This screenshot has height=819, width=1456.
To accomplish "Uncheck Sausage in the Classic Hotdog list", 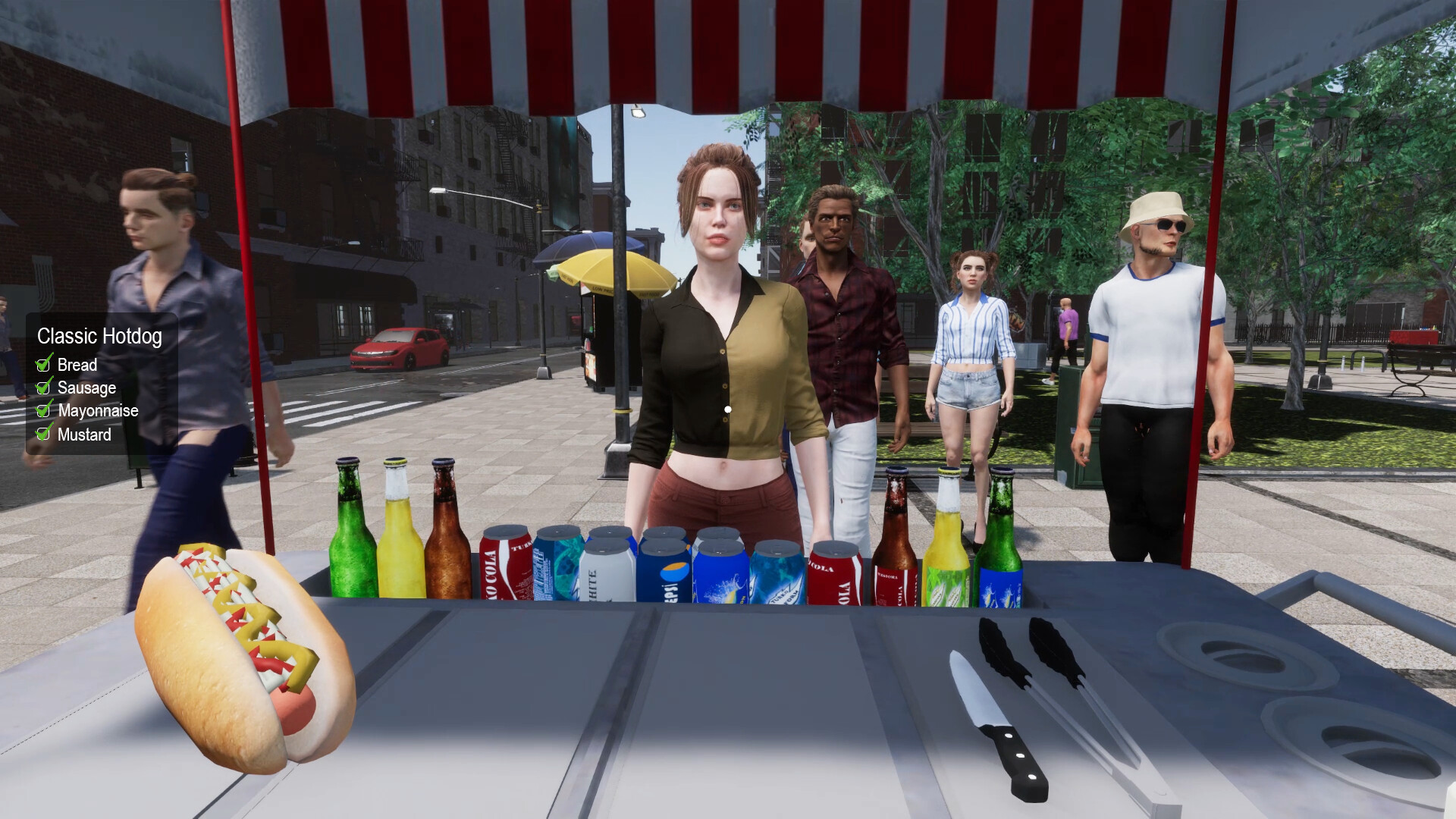I will coord(44,388).
